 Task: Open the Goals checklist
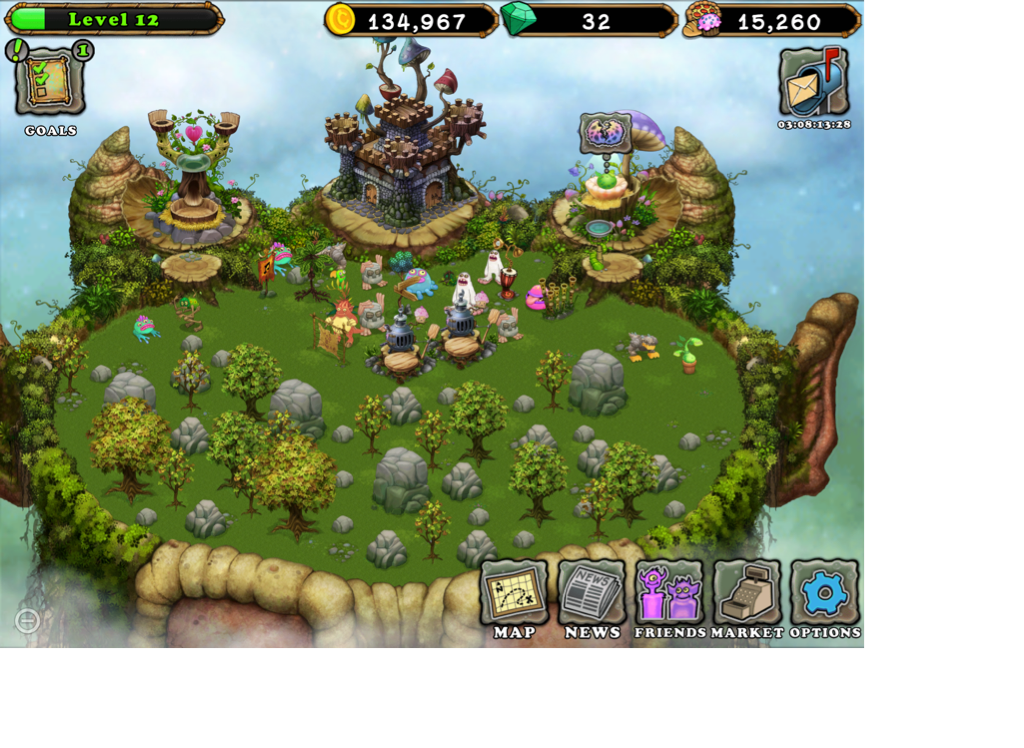[x=49, y=81]
